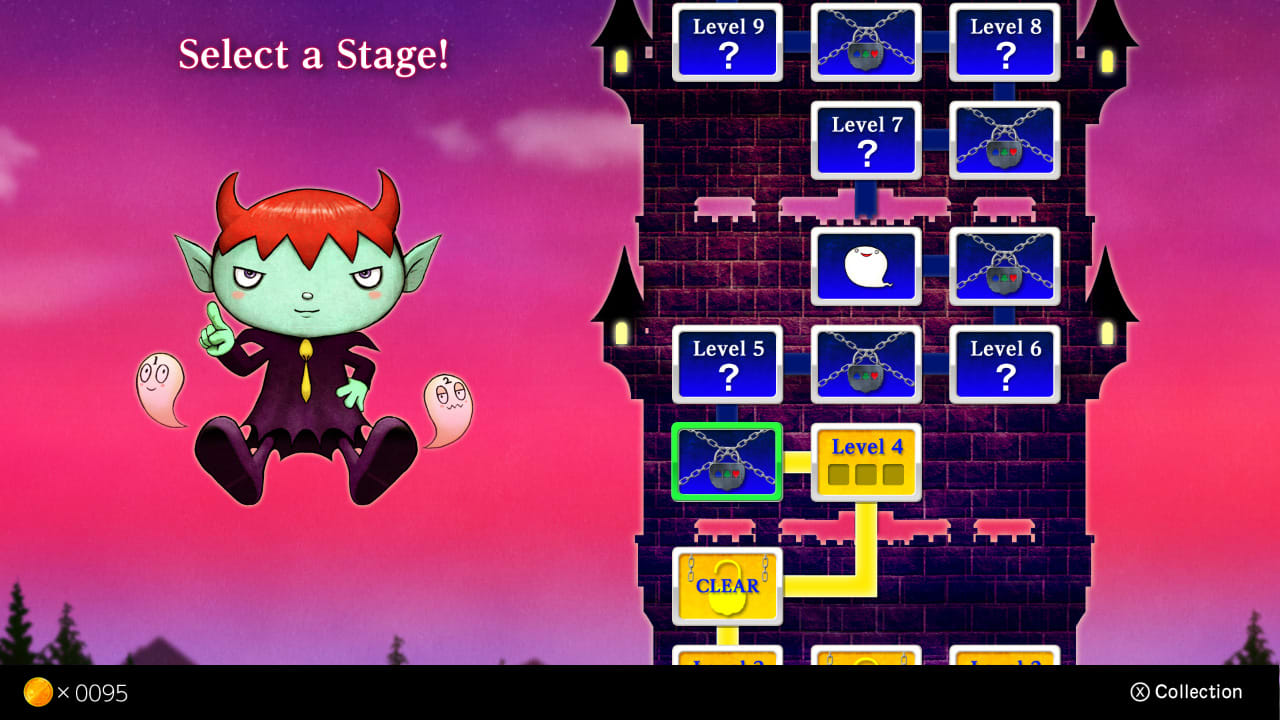This screenshot has height=720, width=1280.
Task: Open the locked stage between Level 5 and Level 6
Action: click(866, 364)
